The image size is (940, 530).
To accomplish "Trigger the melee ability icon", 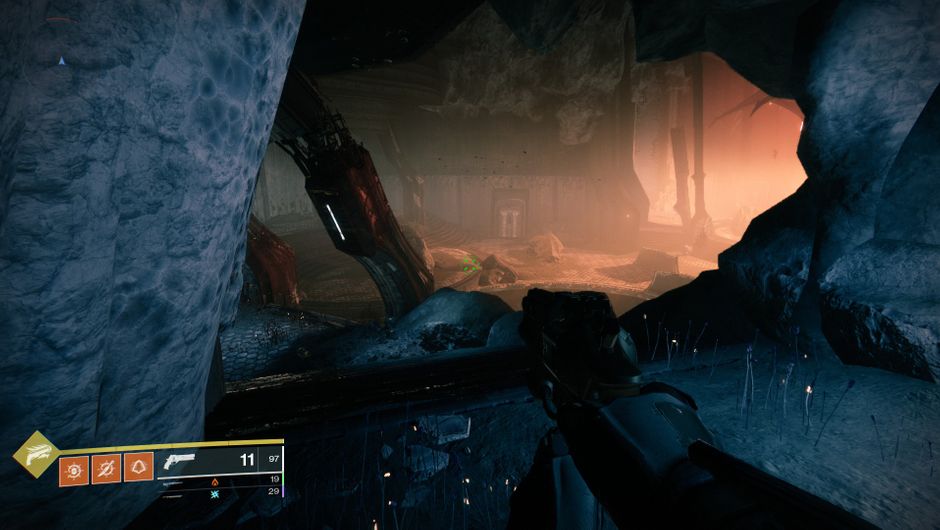I will tap(106, 468).
